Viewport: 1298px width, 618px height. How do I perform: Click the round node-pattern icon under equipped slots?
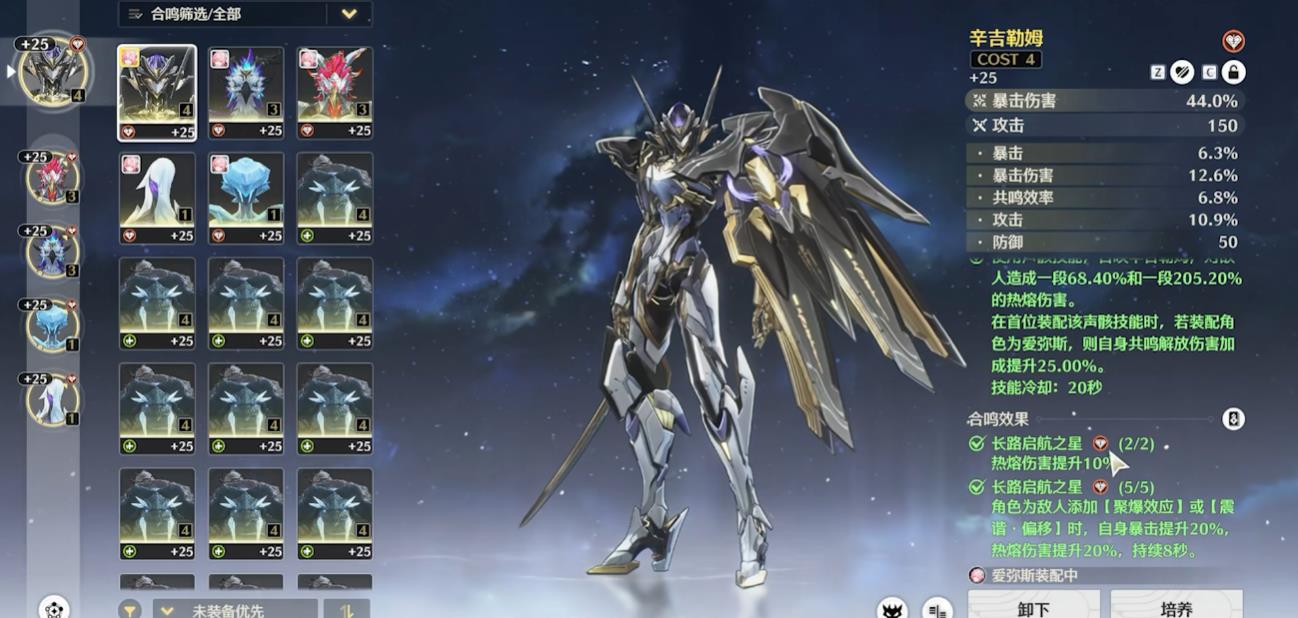[x=54, y=608]
